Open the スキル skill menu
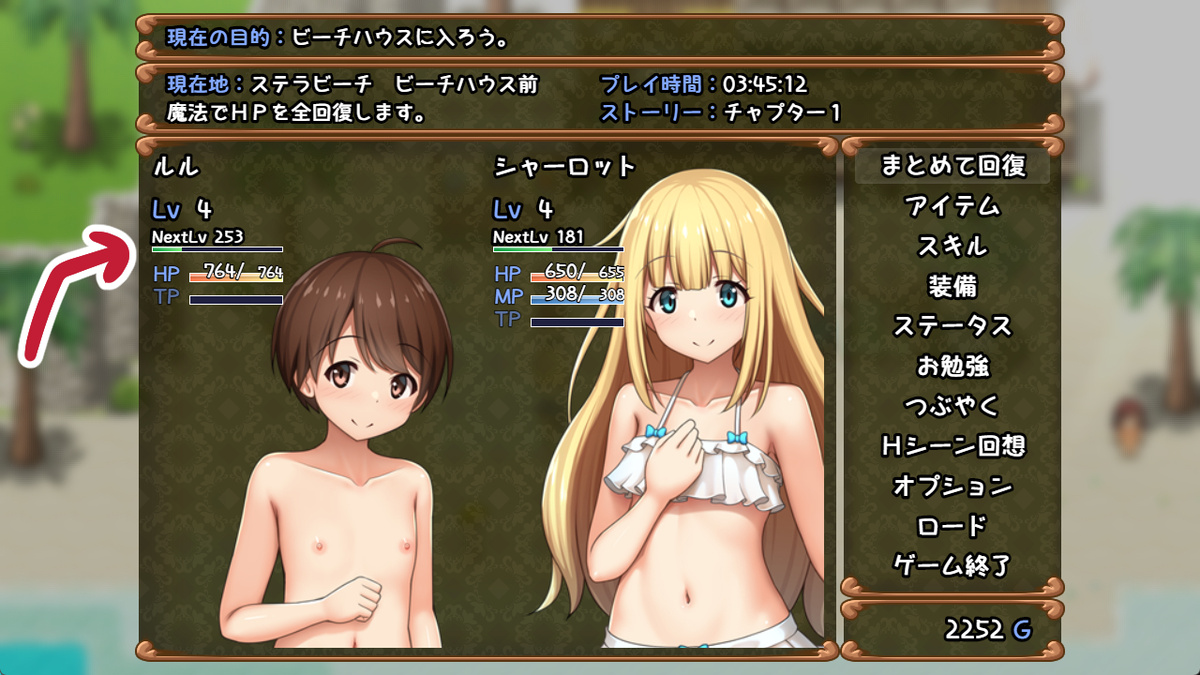The image size is (1200, 675). coord(952,246)
